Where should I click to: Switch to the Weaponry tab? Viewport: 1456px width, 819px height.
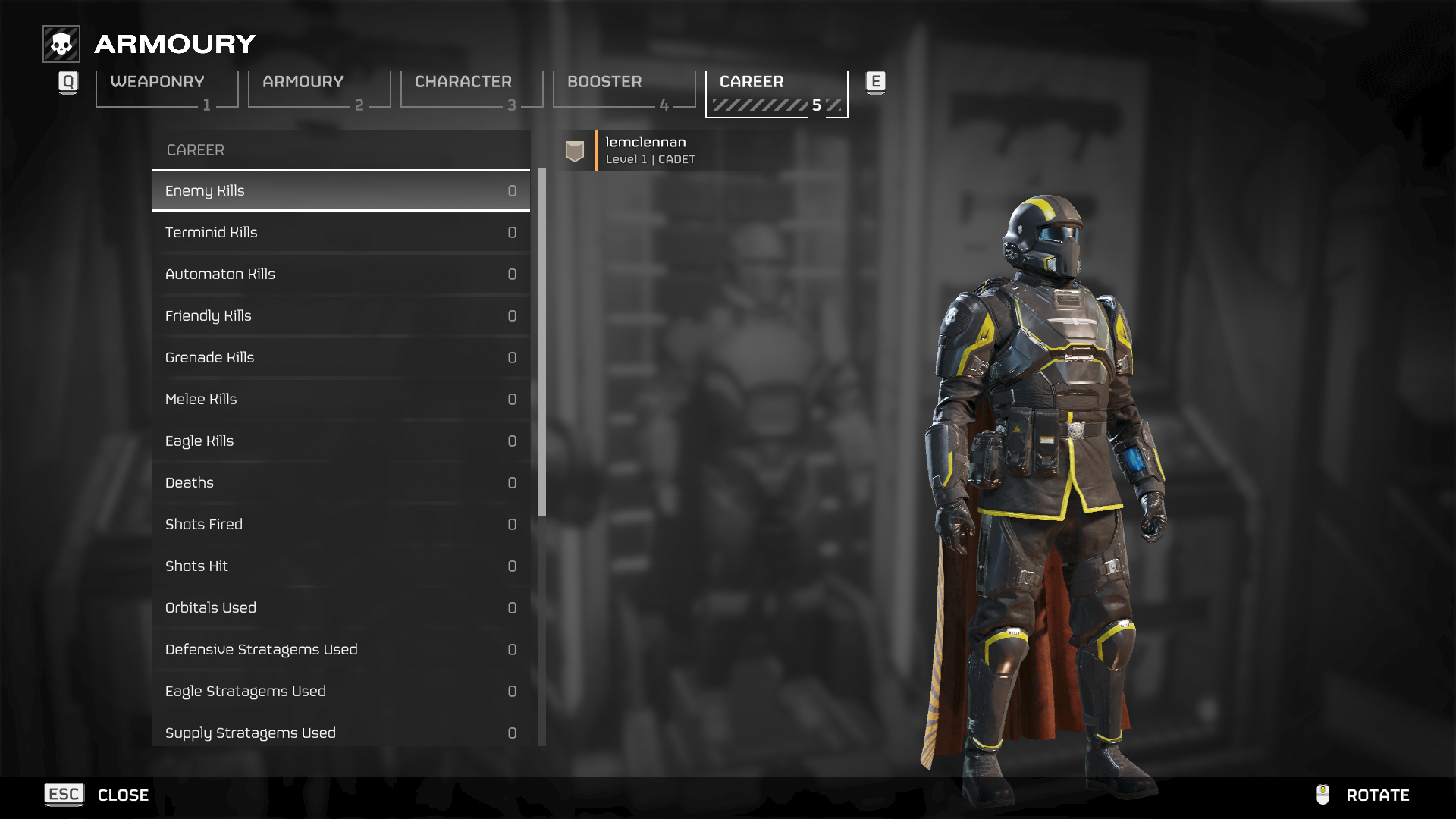pyautogui.click(x=167, y=89)
